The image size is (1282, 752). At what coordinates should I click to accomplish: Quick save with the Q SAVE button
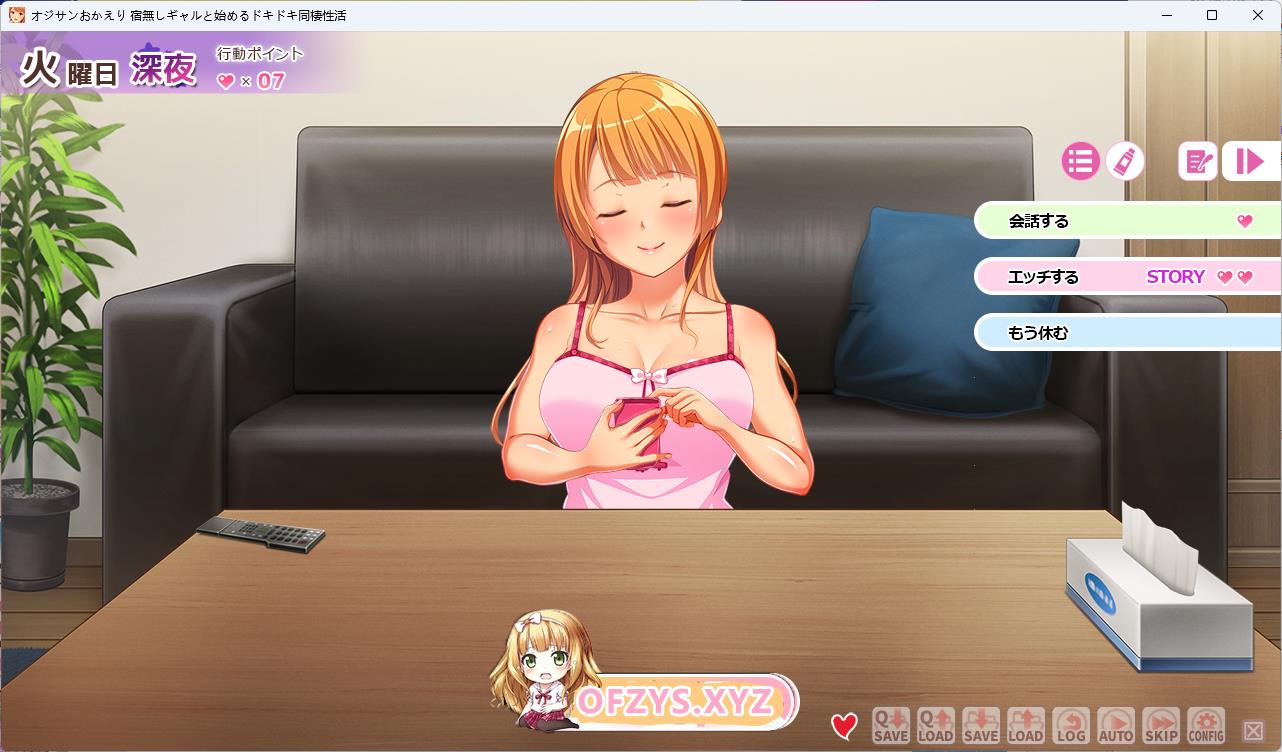pos(890,725)
